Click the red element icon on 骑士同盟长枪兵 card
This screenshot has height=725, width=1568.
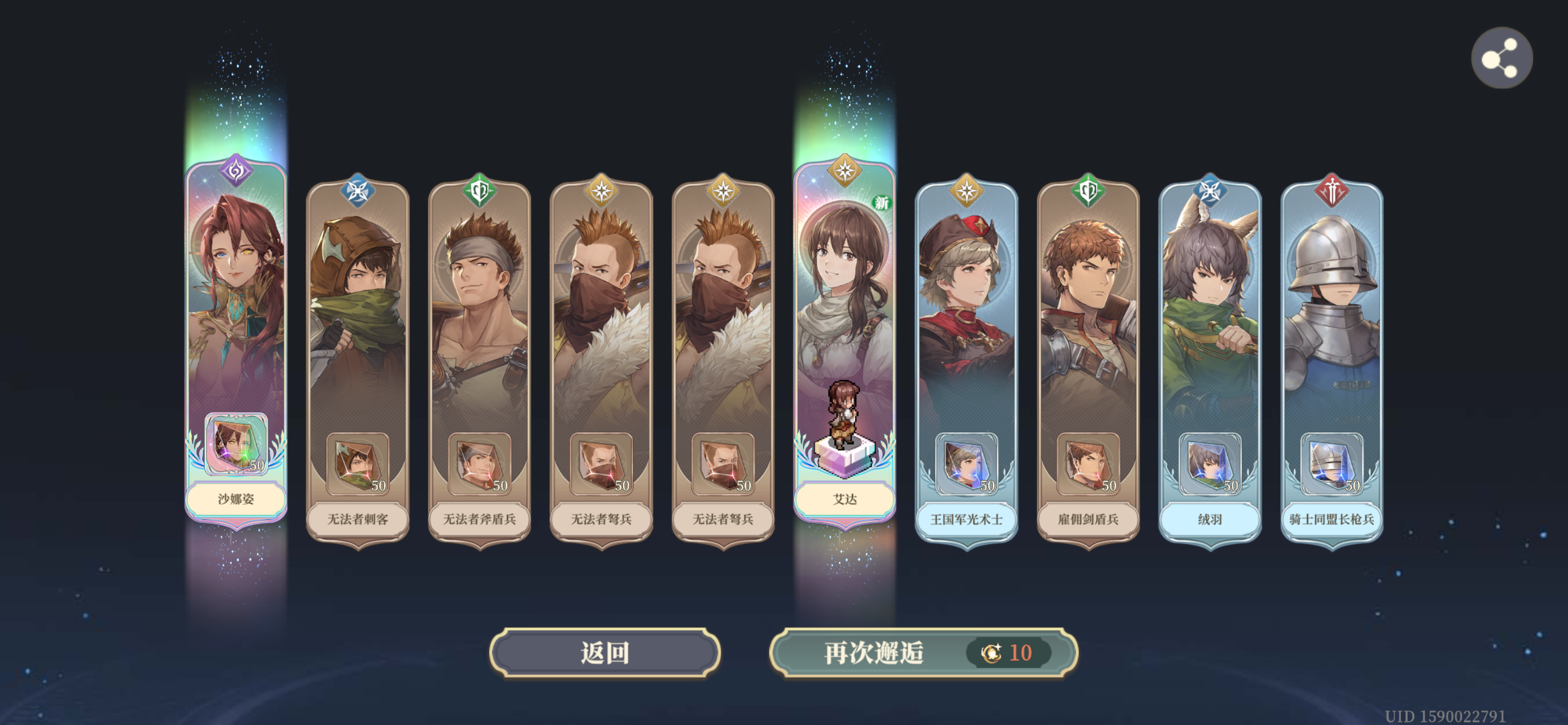click(1333, 191)
